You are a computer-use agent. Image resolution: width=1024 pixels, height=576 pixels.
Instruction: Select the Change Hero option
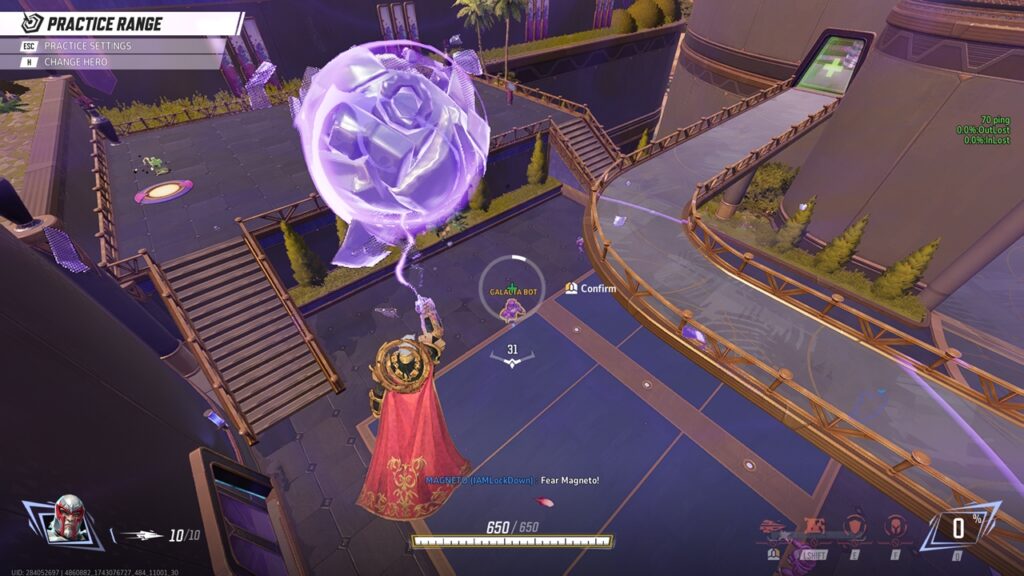tap(75, 62)
